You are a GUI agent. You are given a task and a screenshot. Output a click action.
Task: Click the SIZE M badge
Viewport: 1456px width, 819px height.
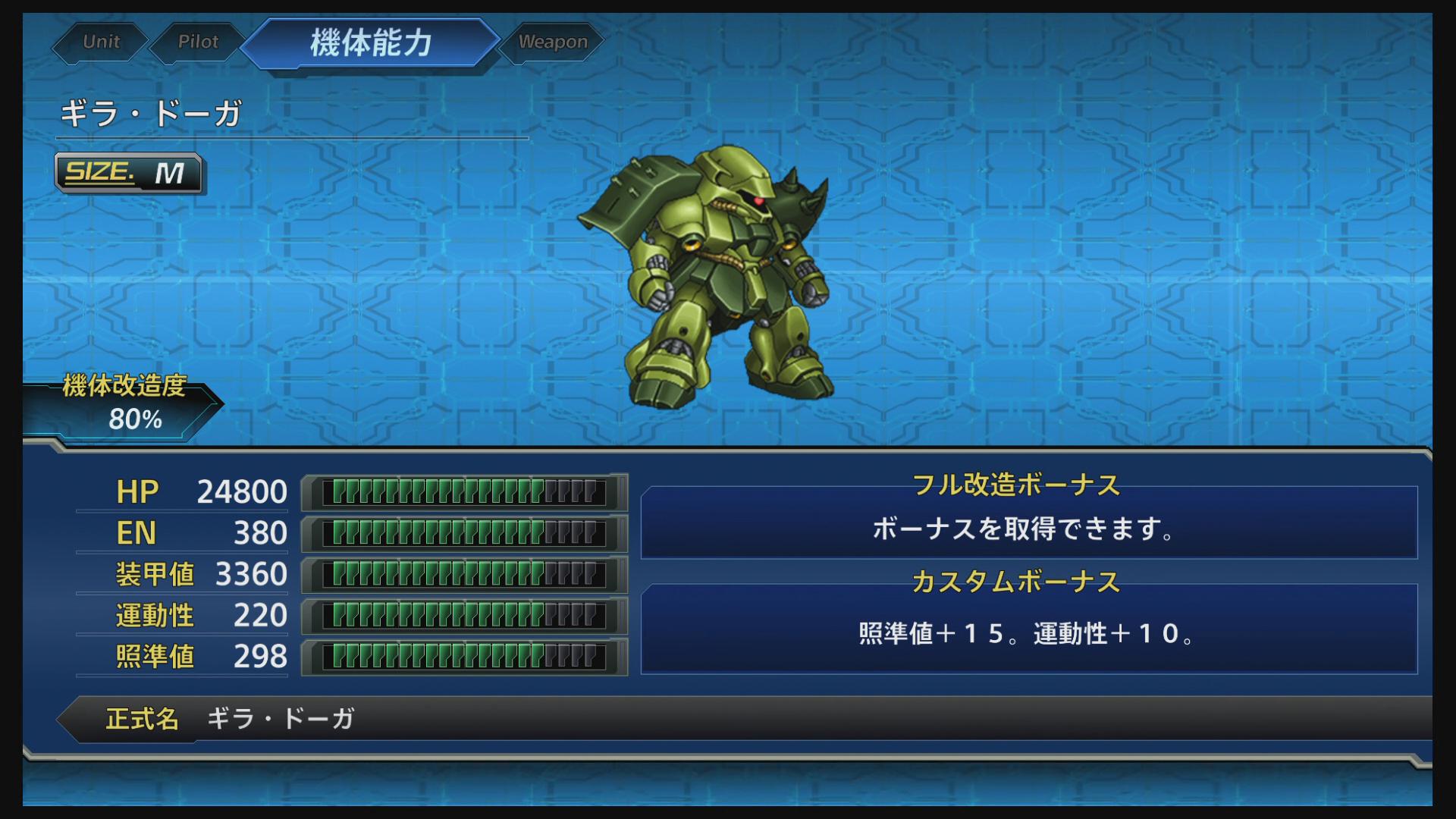pyautogui.click(x=129, y=174)
